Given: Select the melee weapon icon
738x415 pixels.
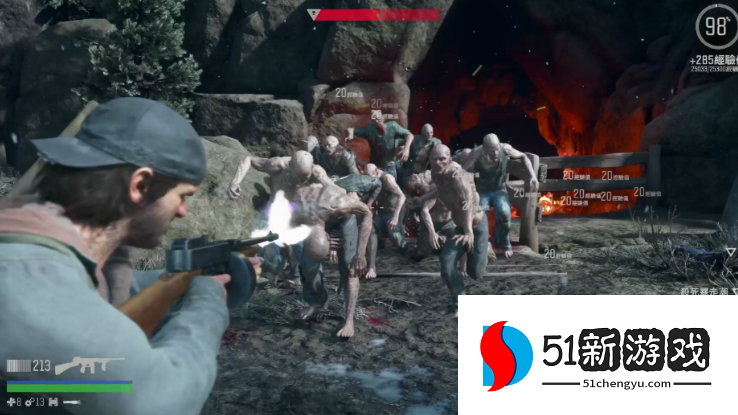Looking at the screenshot, I should [x=72, y=402].
